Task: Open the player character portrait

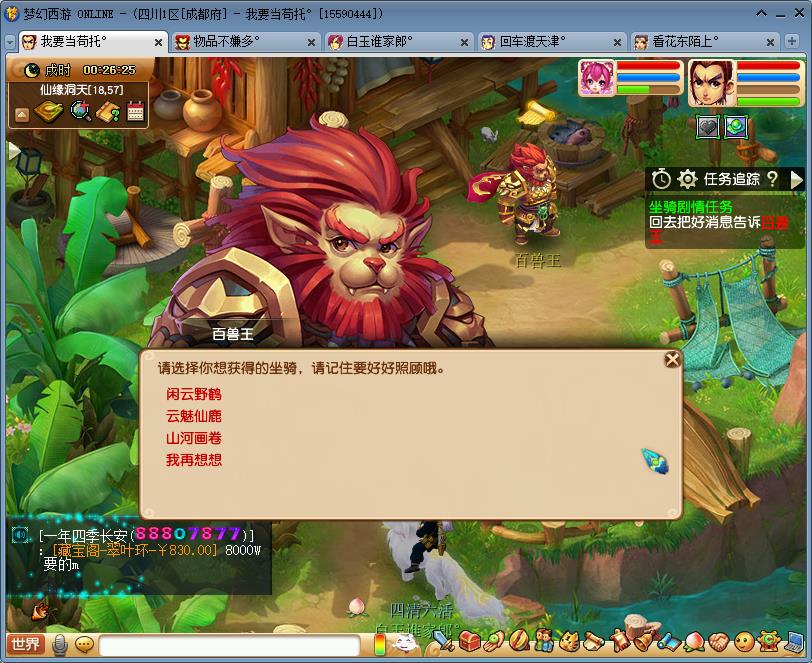Action: [711, 84]
